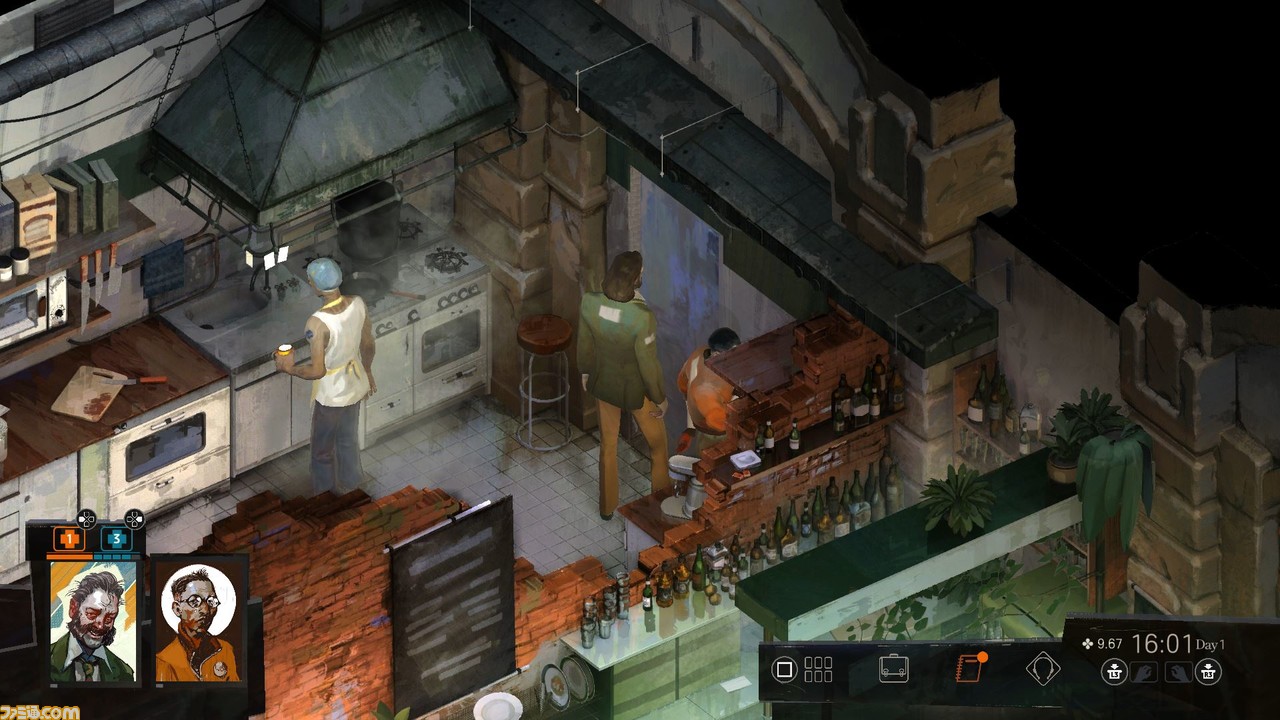This screenshot has height=720, width=1280.
Task: Use the orange health heal charge
Action: [69, 539]
